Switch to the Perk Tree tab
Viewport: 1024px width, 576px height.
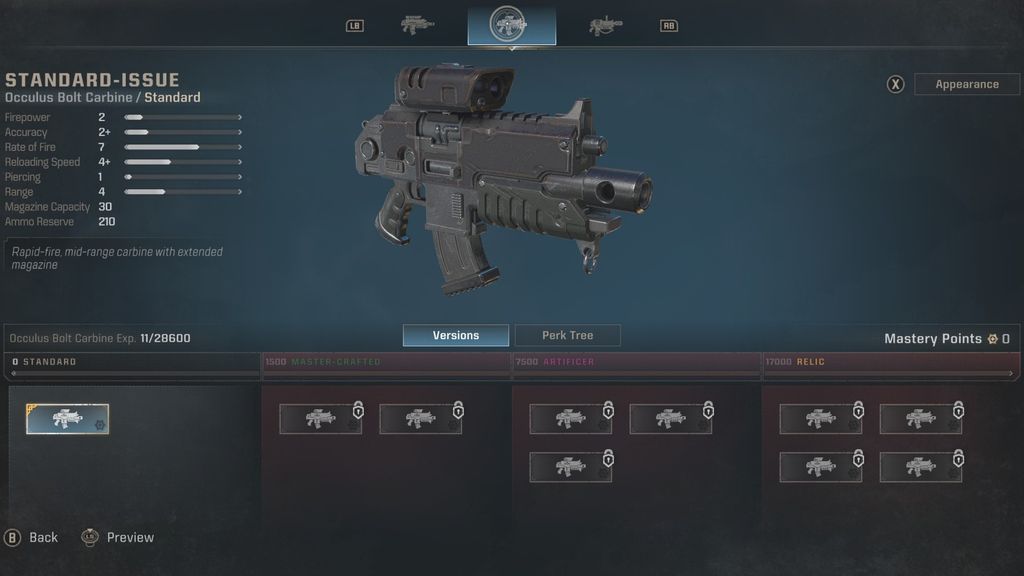click(x=567, y=336)
